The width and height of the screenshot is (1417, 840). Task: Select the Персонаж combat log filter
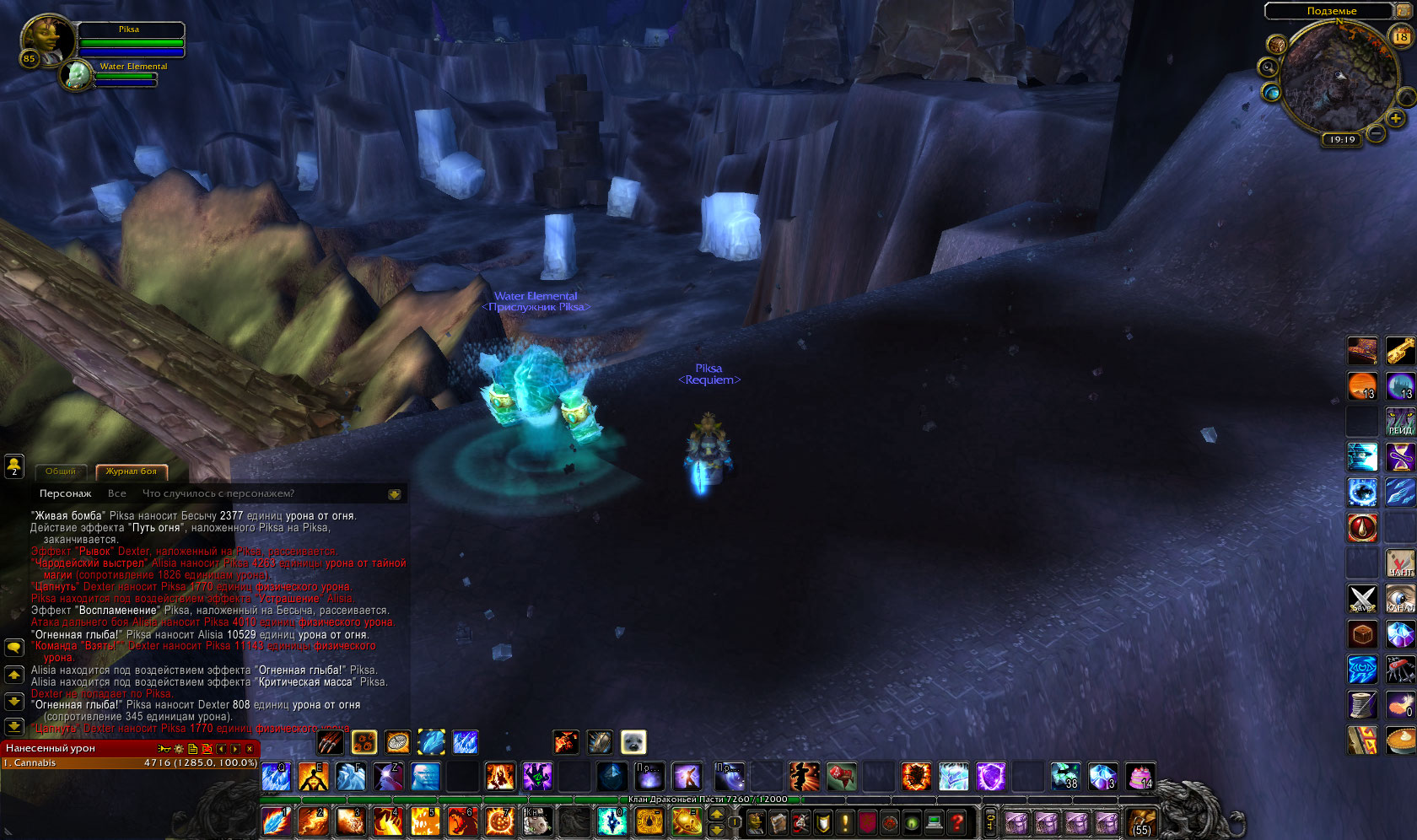(x=65, y=493)
